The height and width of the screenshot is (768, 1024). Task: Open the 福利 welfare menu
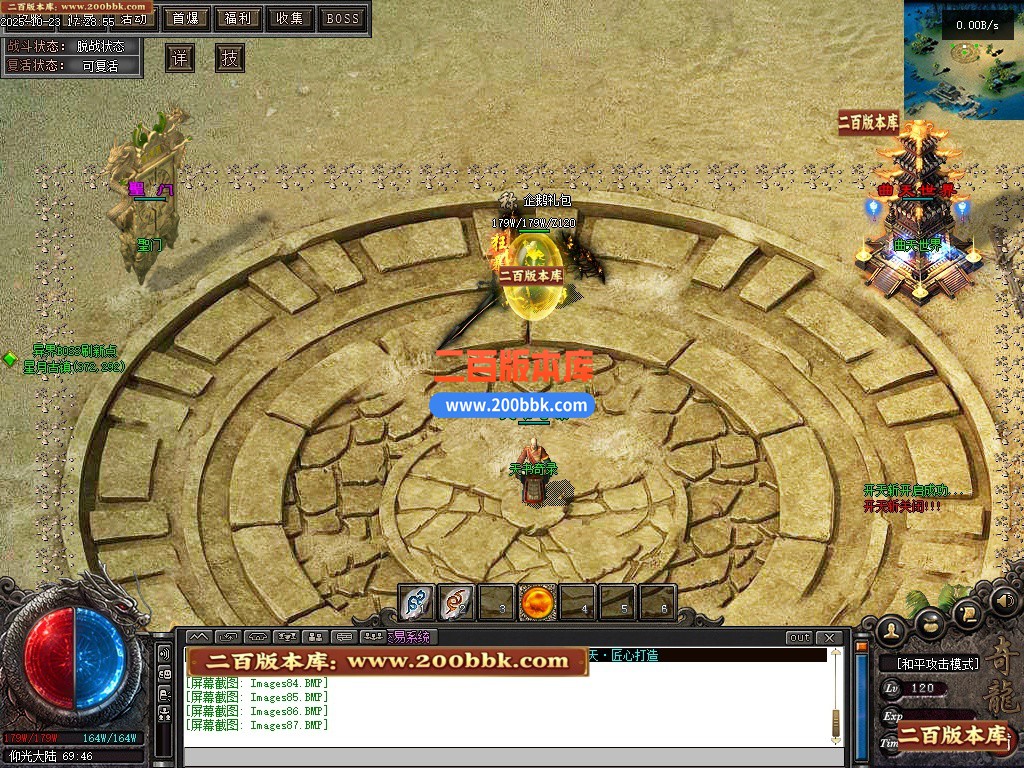pos(238,18)
